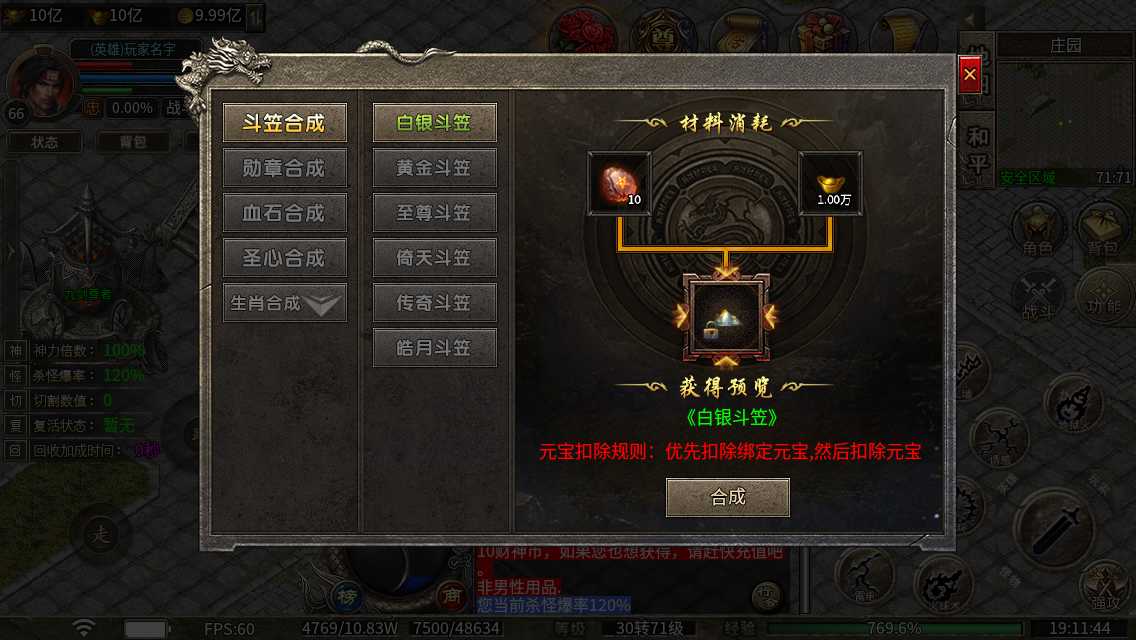Pick the 至尊斗笠 recipe
Screen dimensions: 1136x640
point(434,213)
